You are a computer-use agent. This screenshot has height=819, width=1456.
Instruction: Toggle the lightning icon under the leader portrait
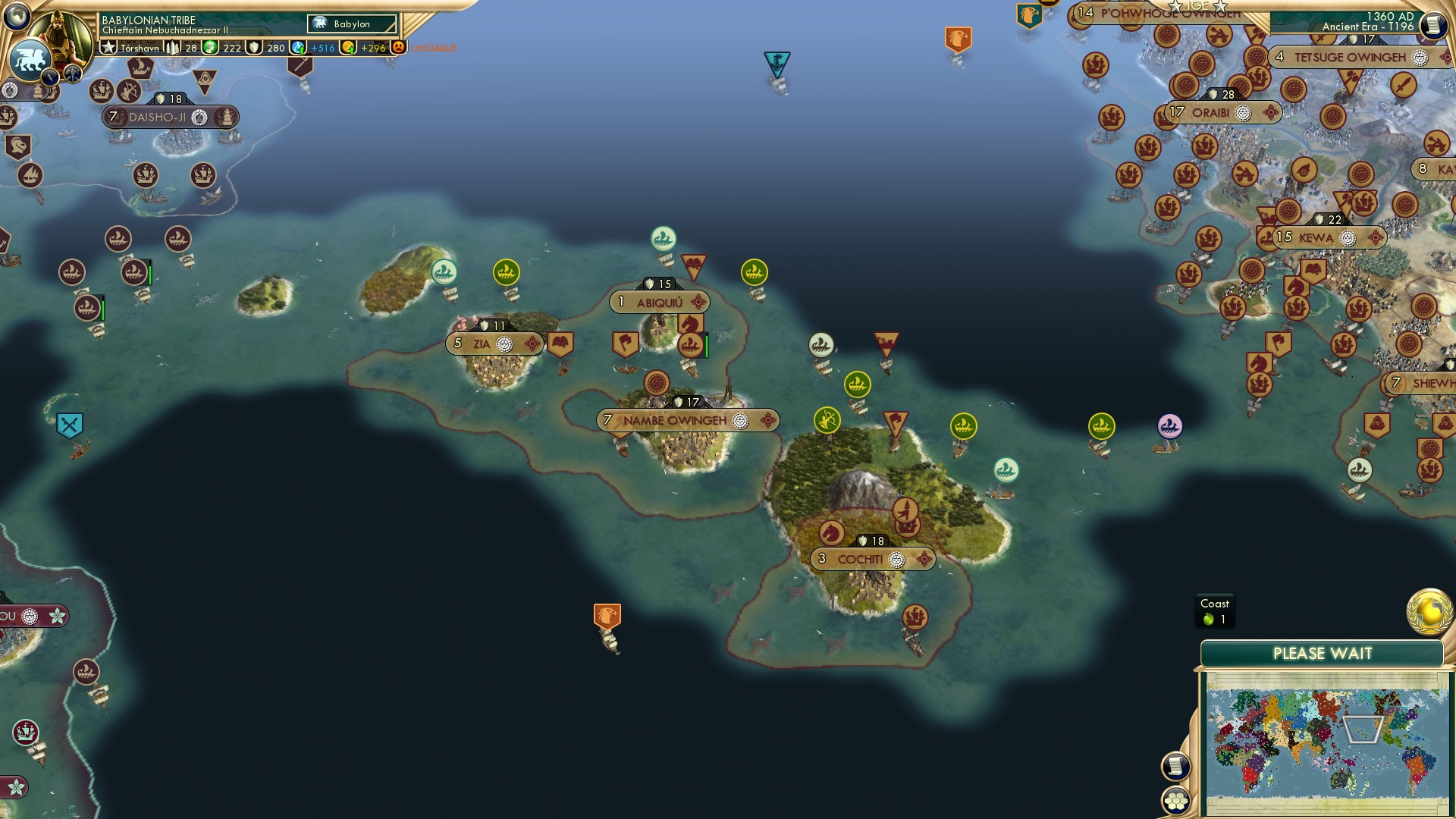[x=49, y=76]
